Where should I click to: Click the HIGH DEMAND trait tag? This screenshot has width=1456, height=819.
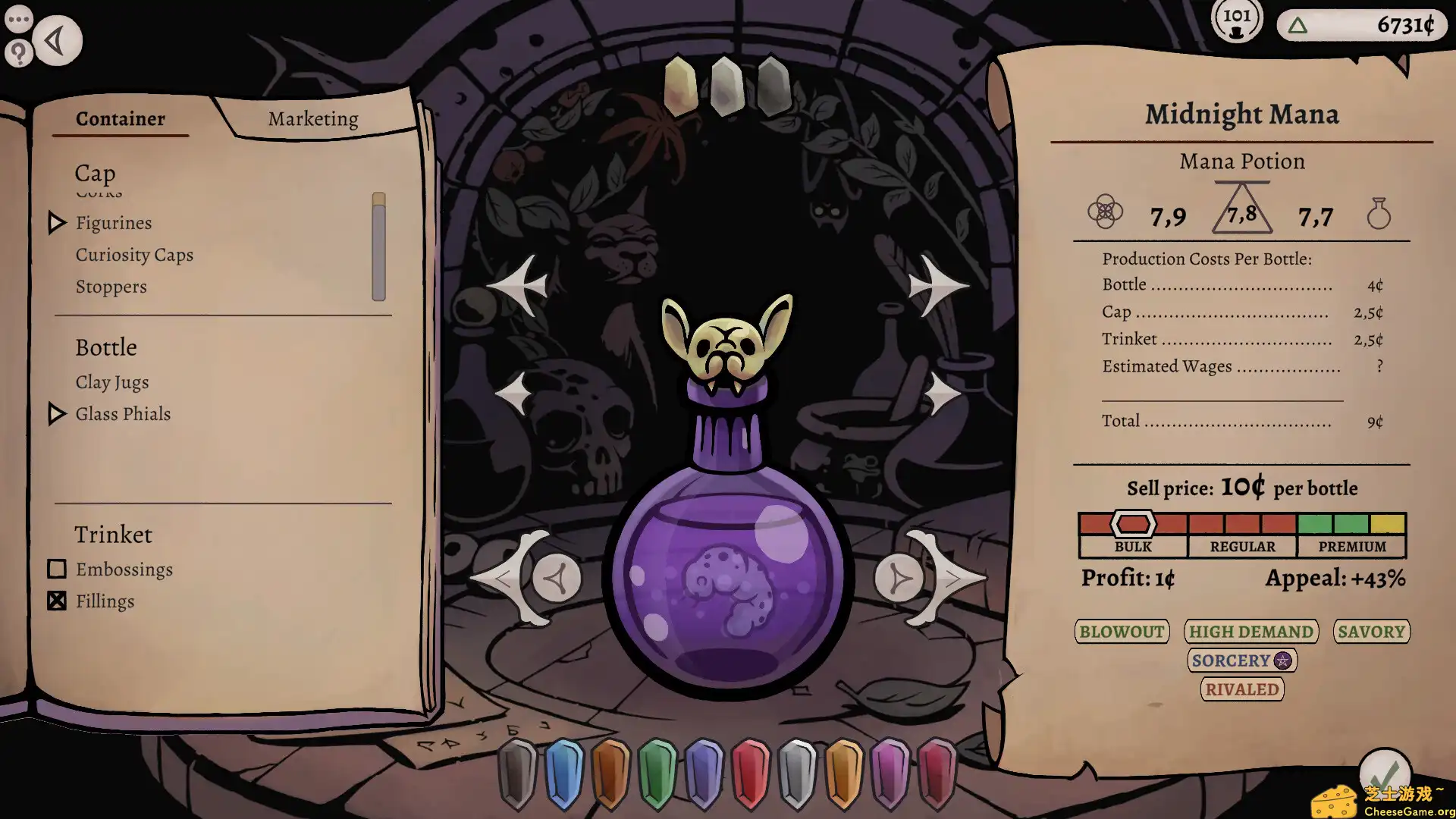tap(1250, 632)
